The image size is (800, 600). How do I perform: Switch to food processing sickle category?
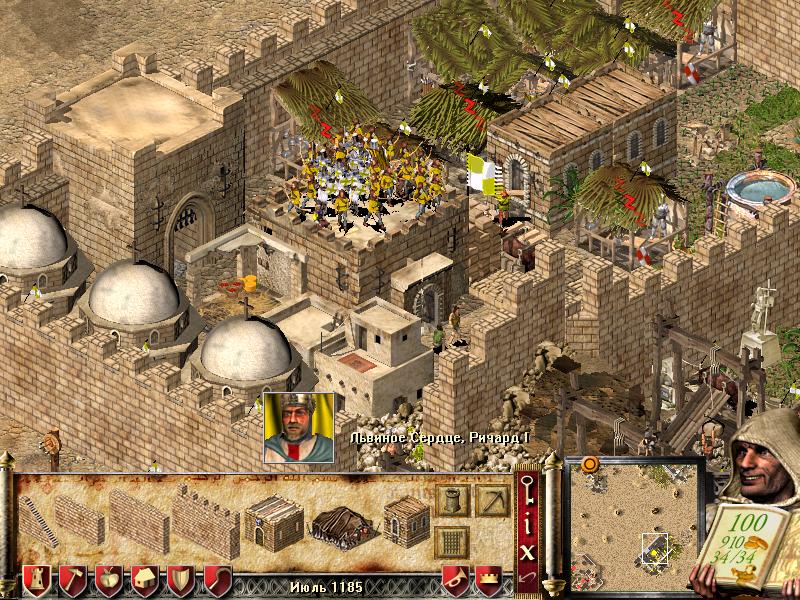pyautogui.click(x=217, y=579)
